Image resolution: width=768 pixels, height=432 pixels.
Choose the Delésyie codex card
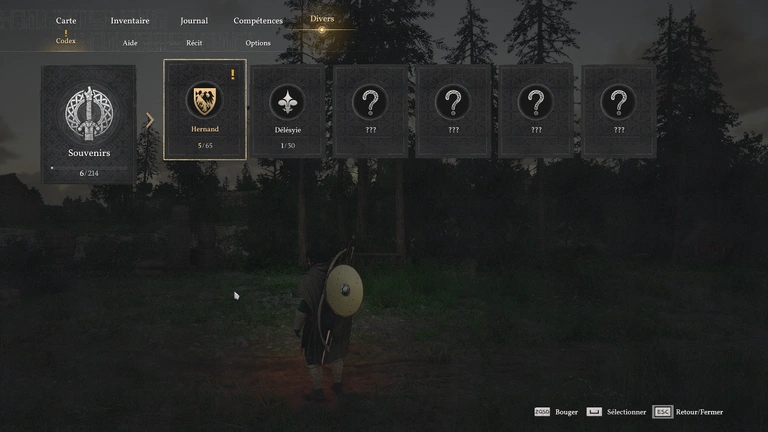point(288,110)
